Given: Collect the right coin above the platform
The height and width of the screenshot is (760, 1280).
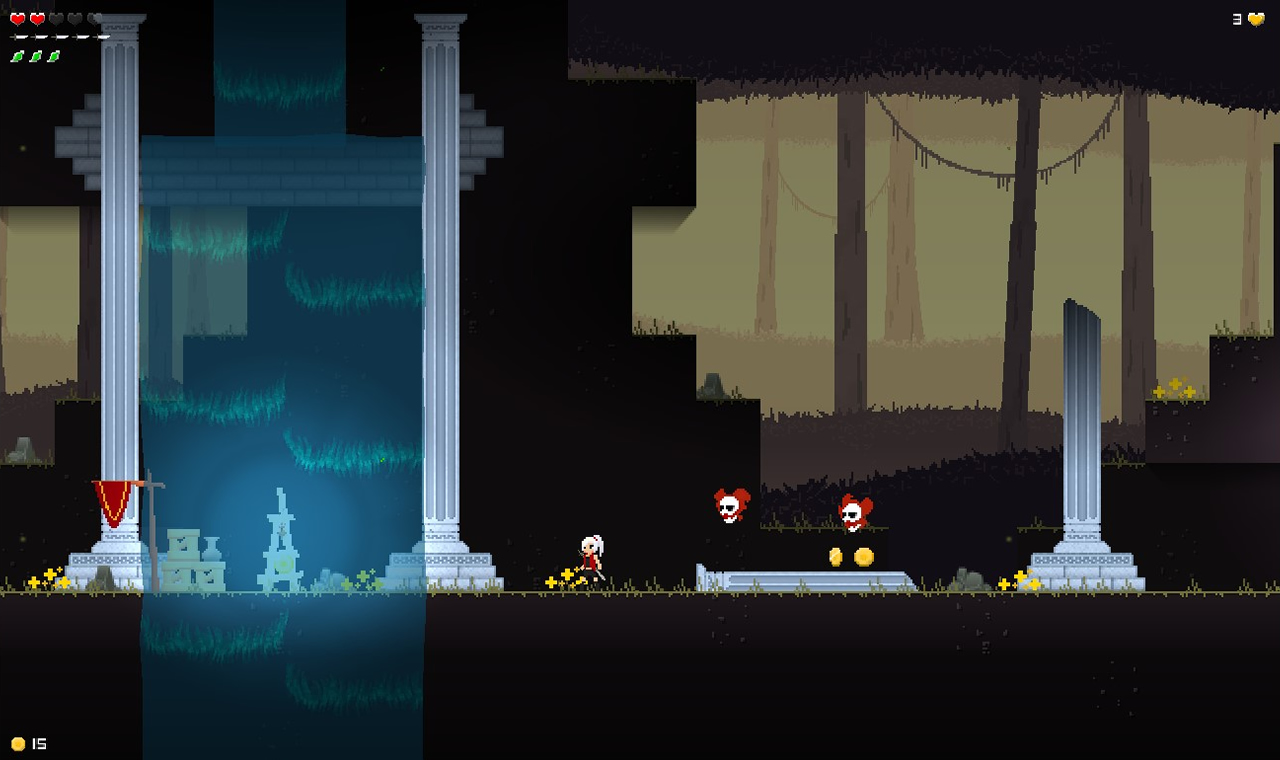Looking at the screenshot, I should pos(862,557).
